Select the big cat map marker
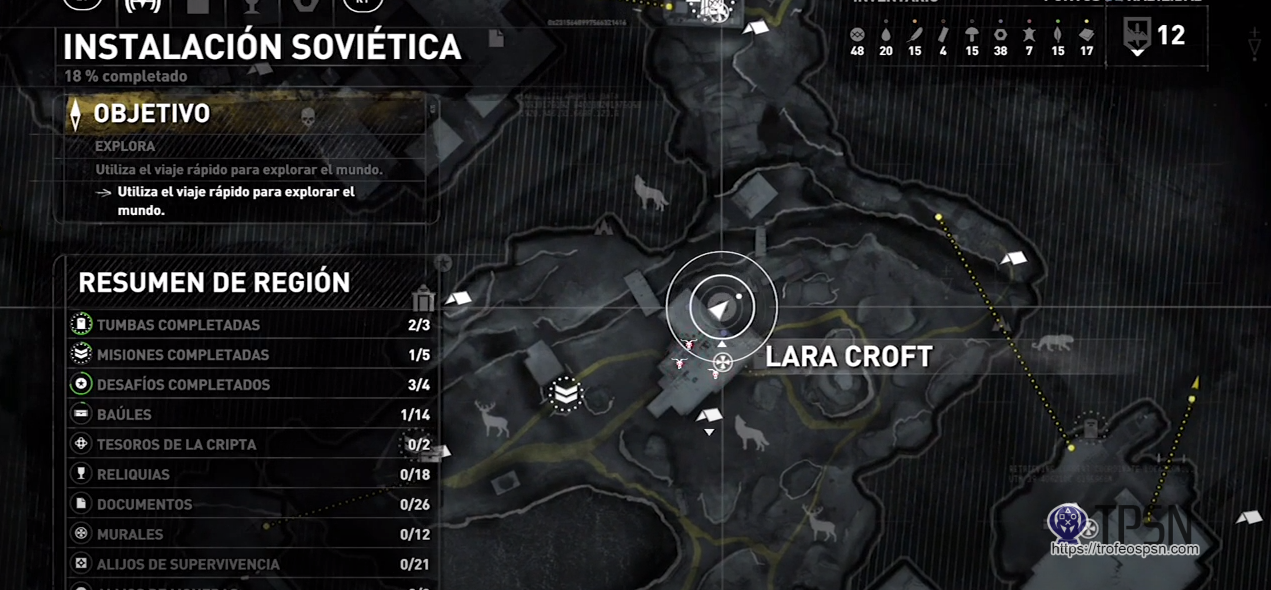Screen dimensions: 1271x590 point(1053,343)
